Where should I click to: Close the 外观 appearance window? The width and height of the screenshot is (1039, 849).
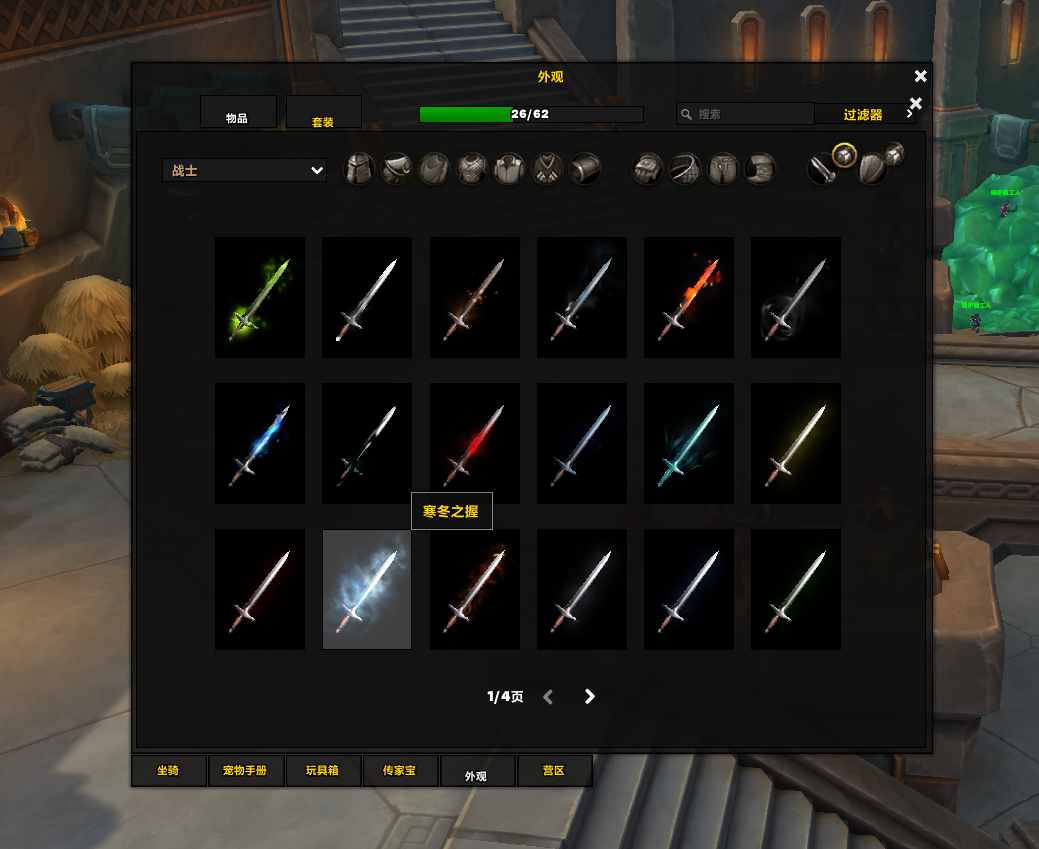[921, 76]
